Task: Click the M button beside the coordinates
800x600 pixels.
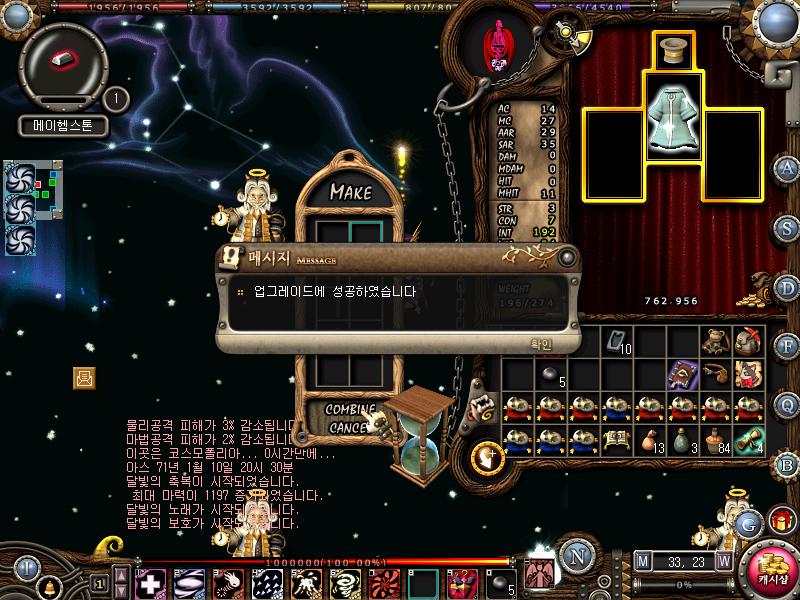Action: tap(642, 562)
